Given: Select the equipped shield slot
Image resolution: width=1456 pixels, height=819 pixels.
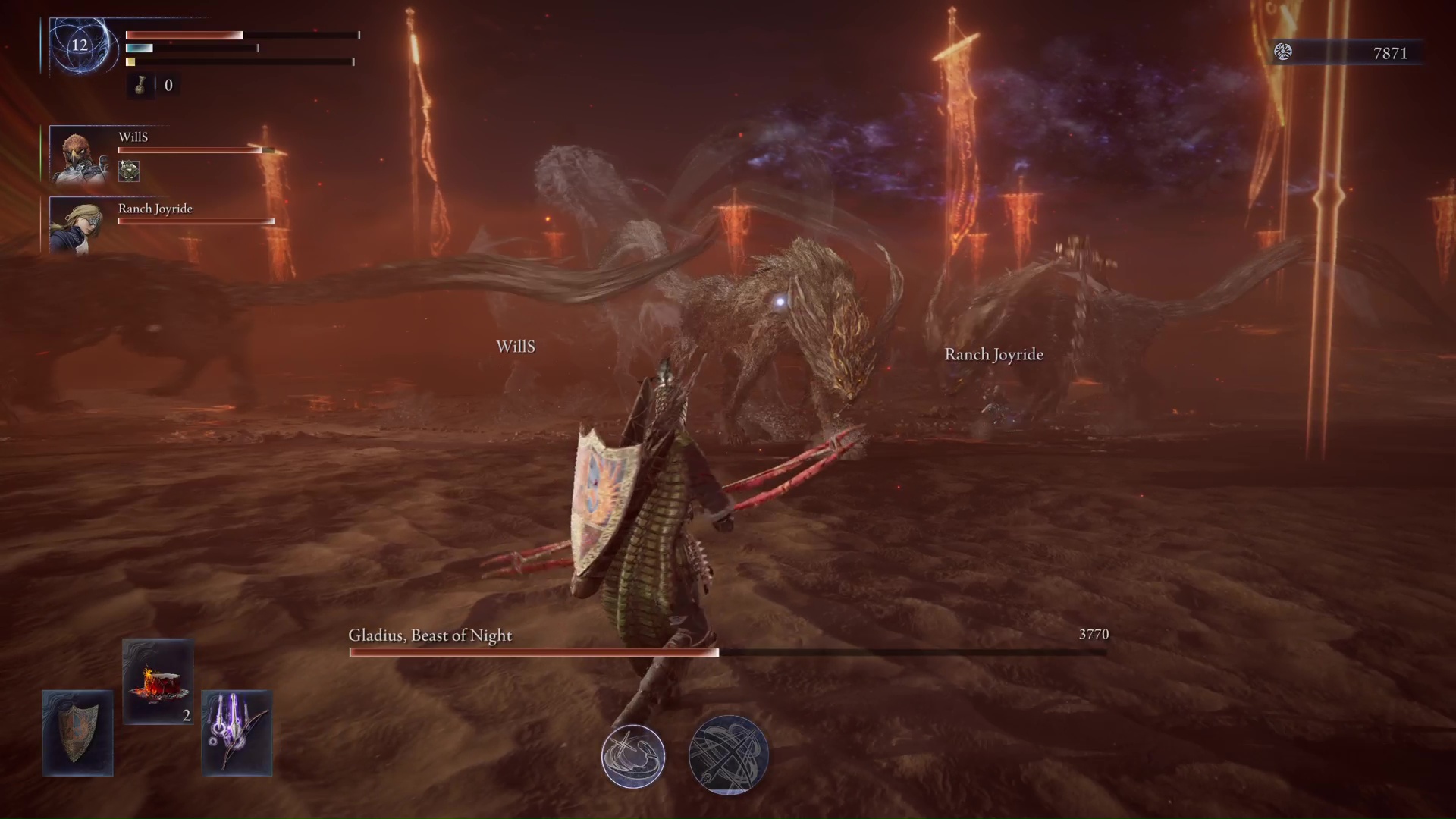Looking at the screenshot, I should click(x=77, y=733).
